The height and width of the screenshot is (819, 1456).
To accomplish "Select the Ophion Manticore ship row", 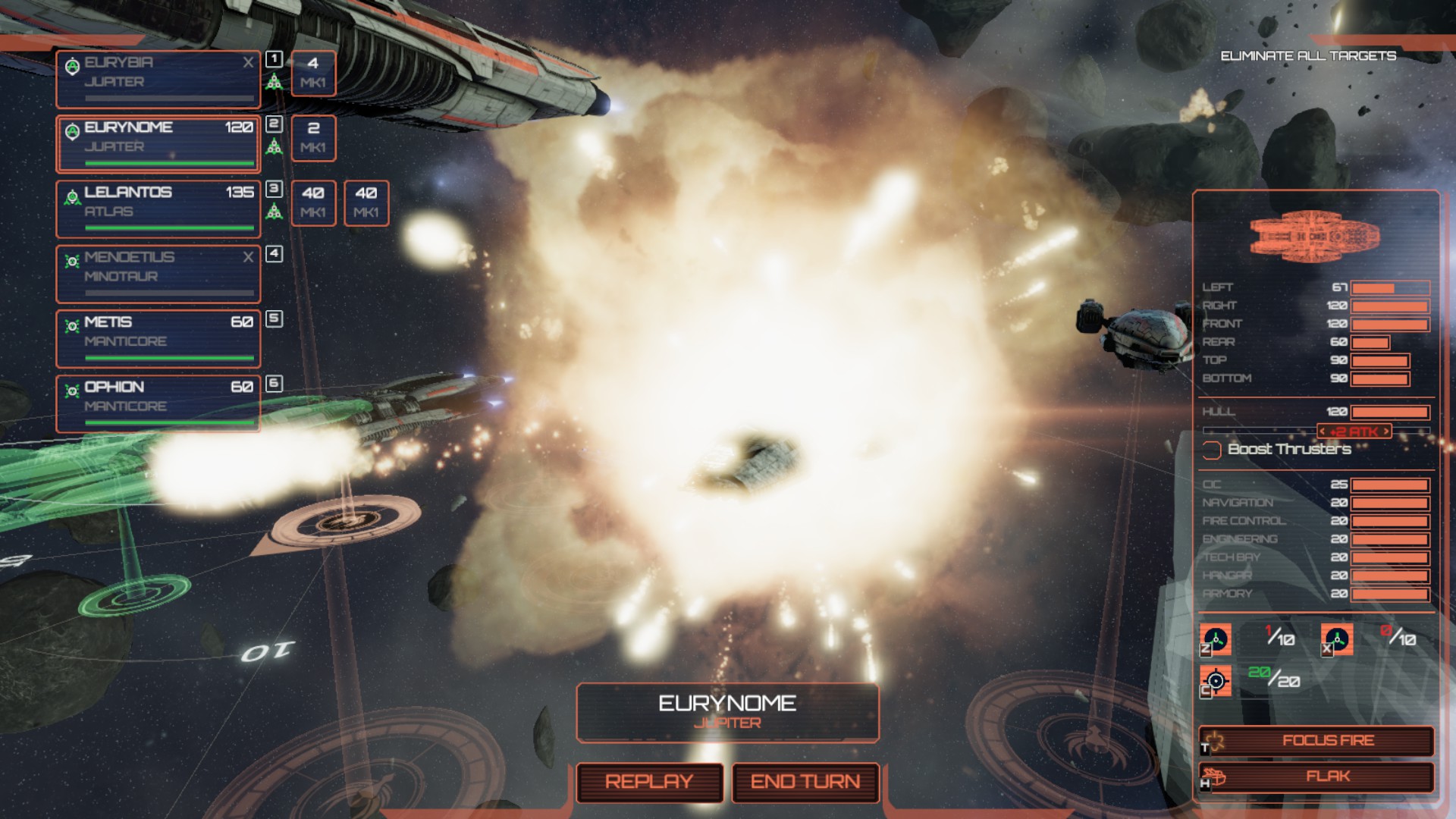I will pos(158,403).
